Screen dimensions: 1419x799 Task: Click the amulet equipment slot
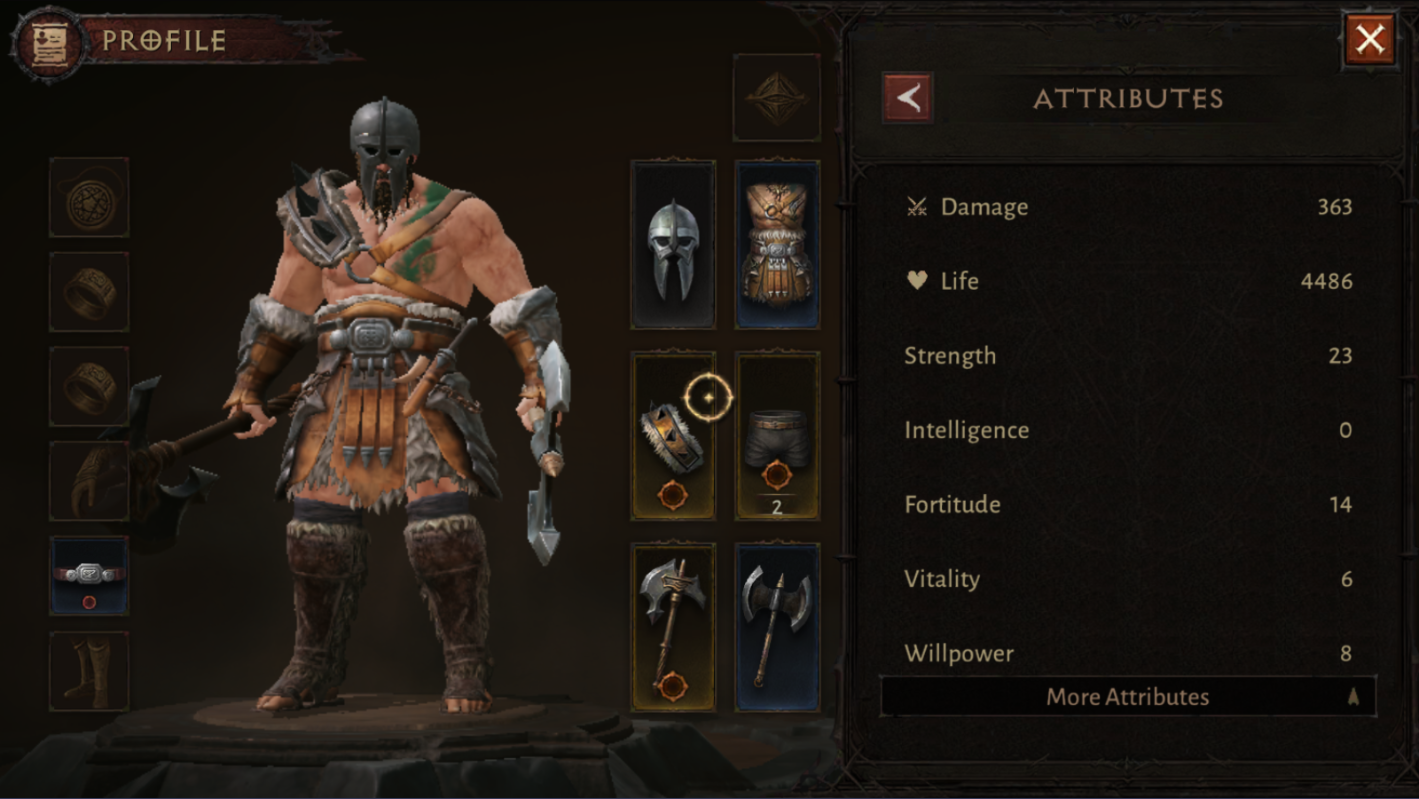[x=88, y=197]
